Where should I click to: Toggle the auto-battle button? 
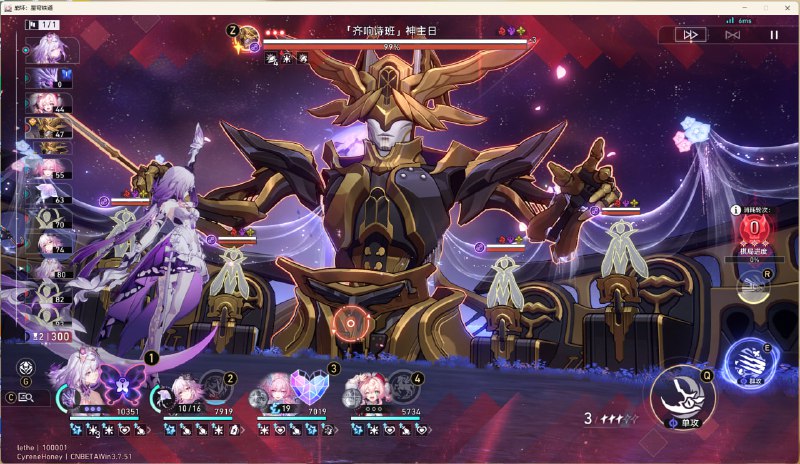click(x=732, y=34)
